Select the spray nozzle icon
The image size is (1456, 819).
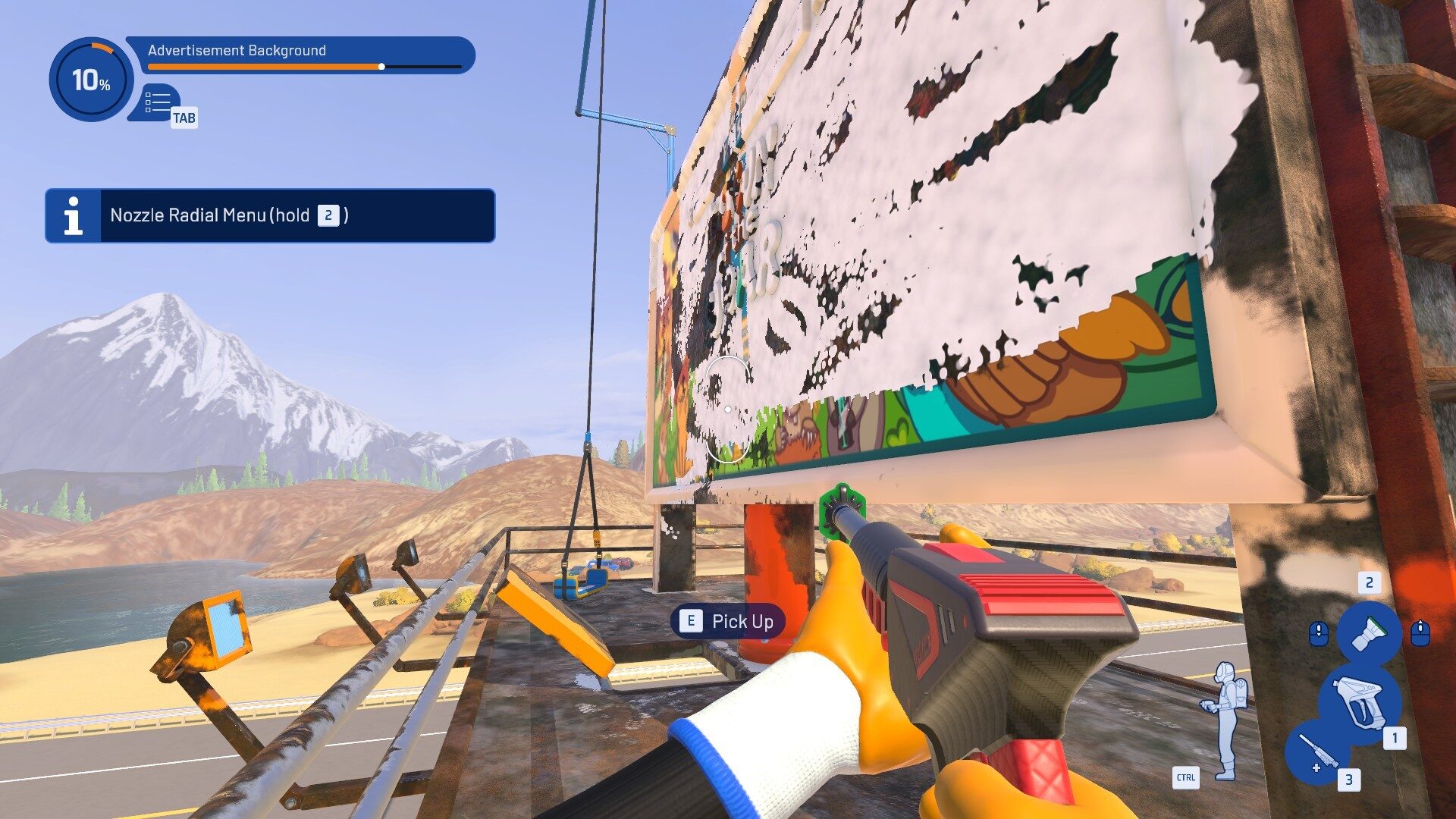coord(1369,632)
